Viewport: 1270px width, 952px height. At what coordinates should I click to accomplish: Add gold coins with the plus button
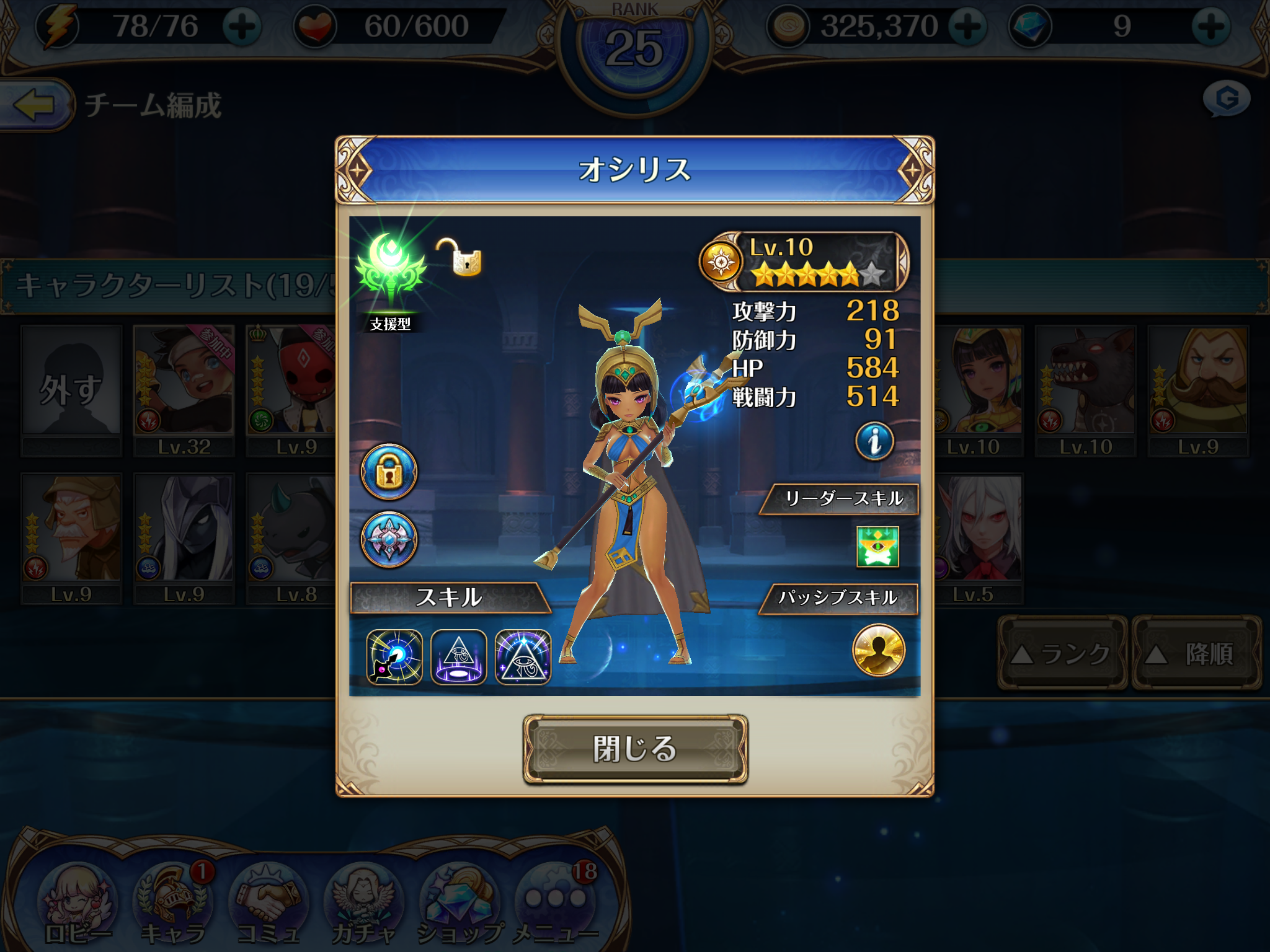tap(967, 27)
